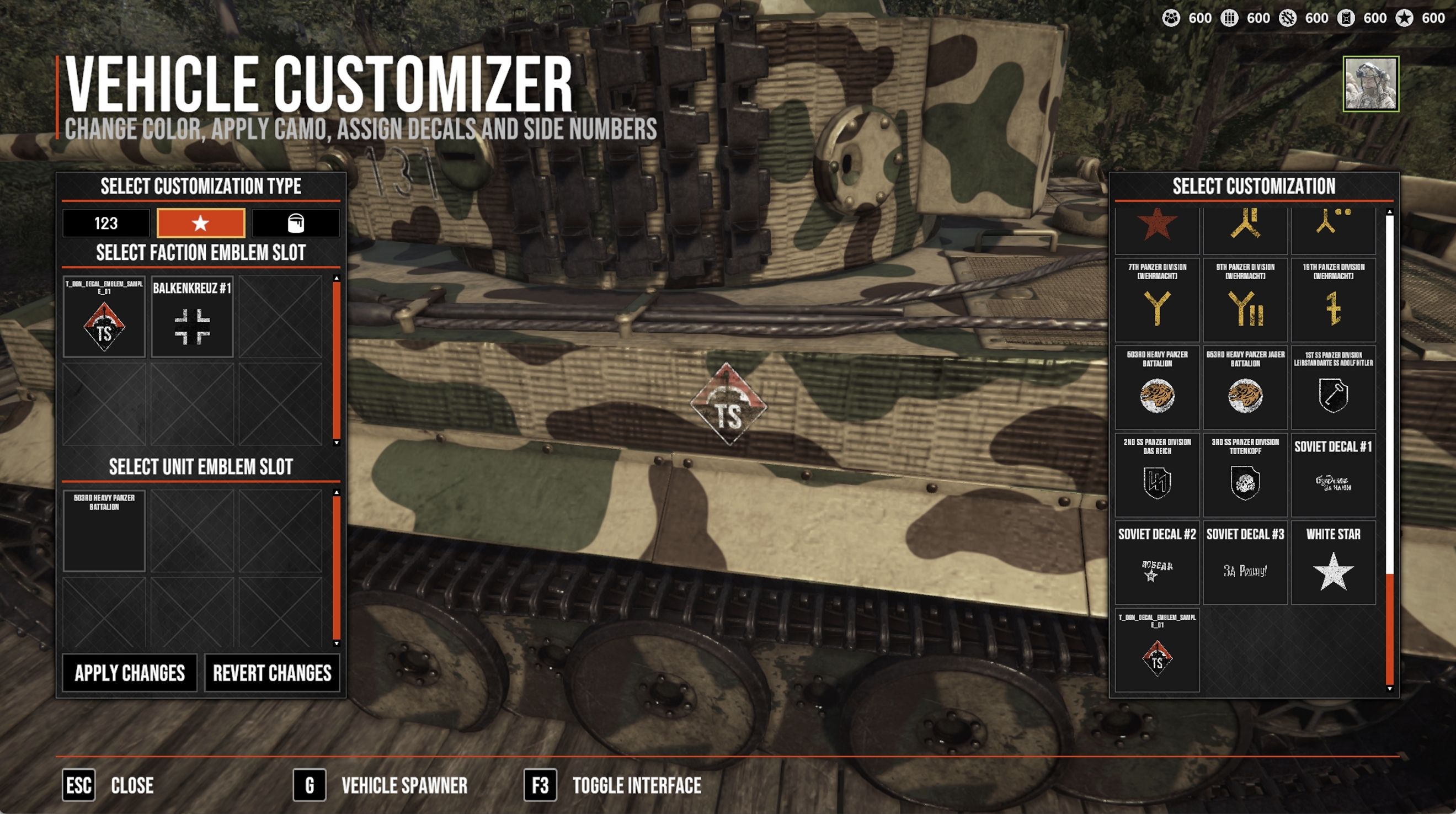Screen dimensions: 1456x814
Task: Select the 503rd Heavy Panzer Battalion unit slot
Action: coord(104,530)
